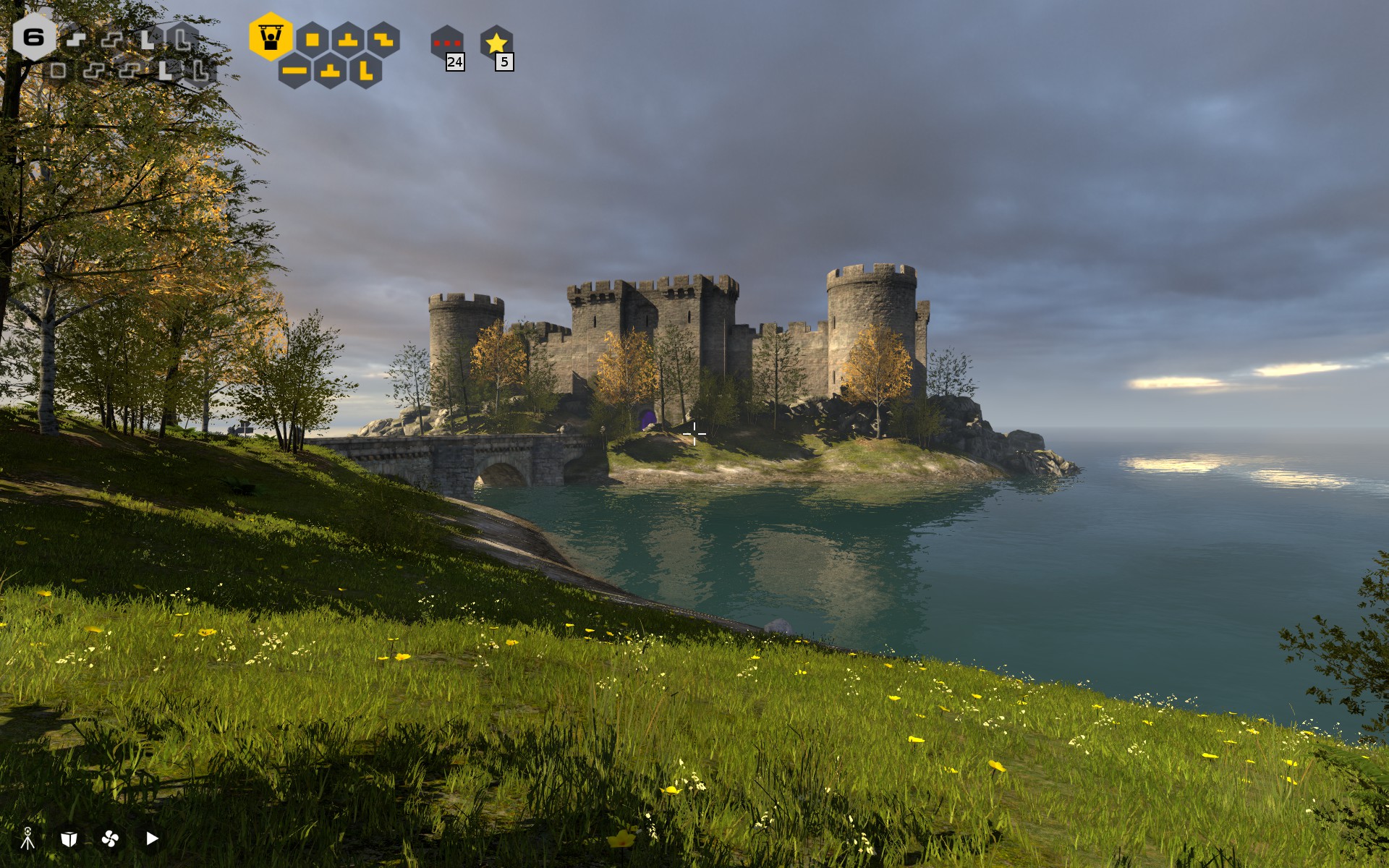Choose the yellow square sigil hexagon
Viewport: 1389px width, 868px height.
point(313,39)
